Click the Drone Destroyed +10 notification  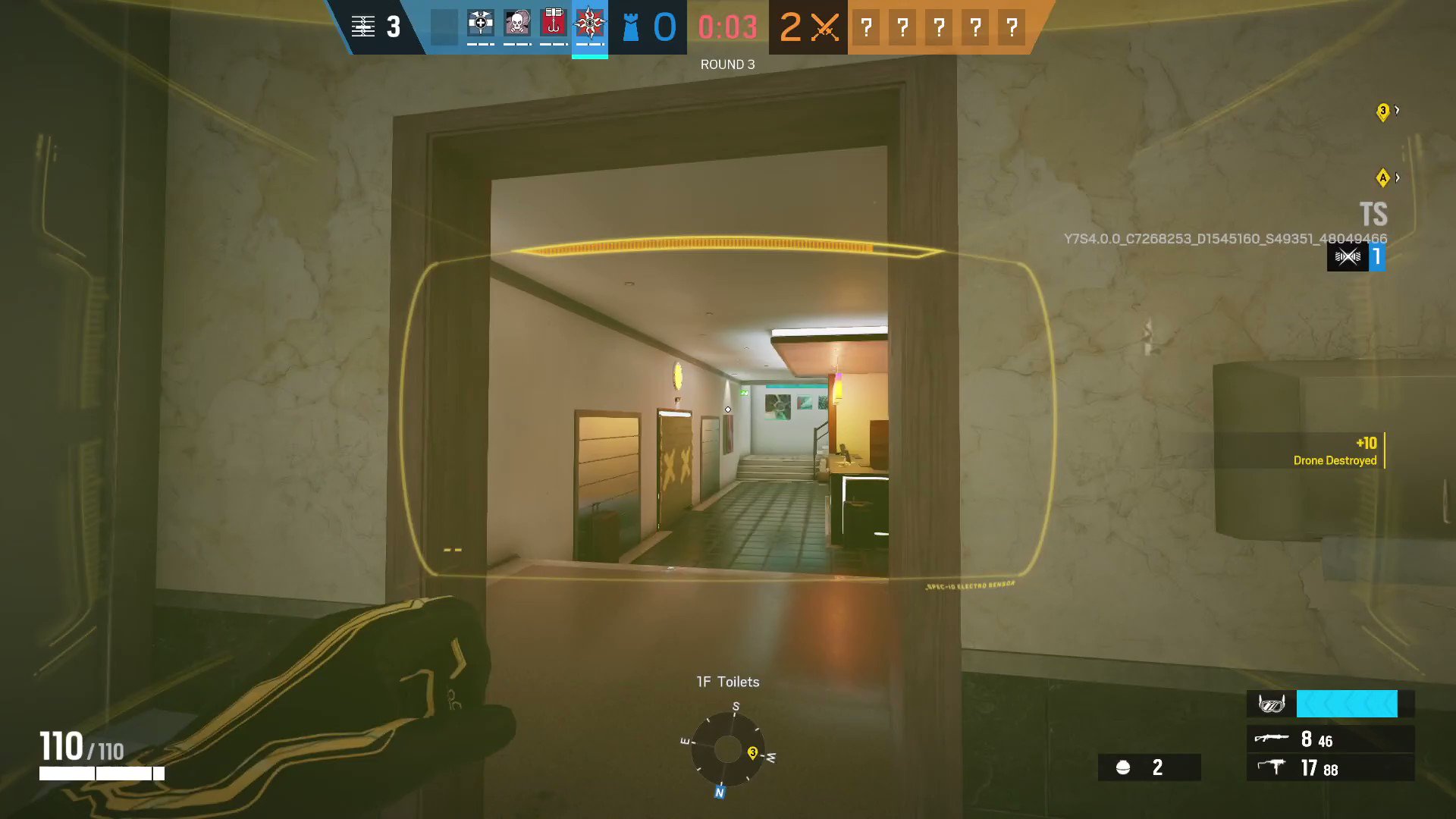[1335, 452]
